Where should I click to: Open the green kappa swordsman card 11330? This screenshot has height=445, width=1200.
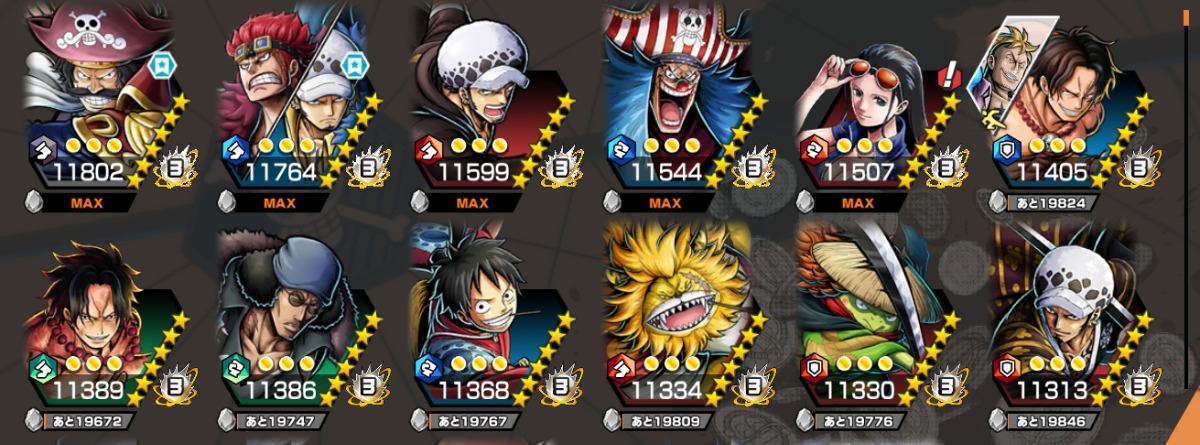coord(876,325)
